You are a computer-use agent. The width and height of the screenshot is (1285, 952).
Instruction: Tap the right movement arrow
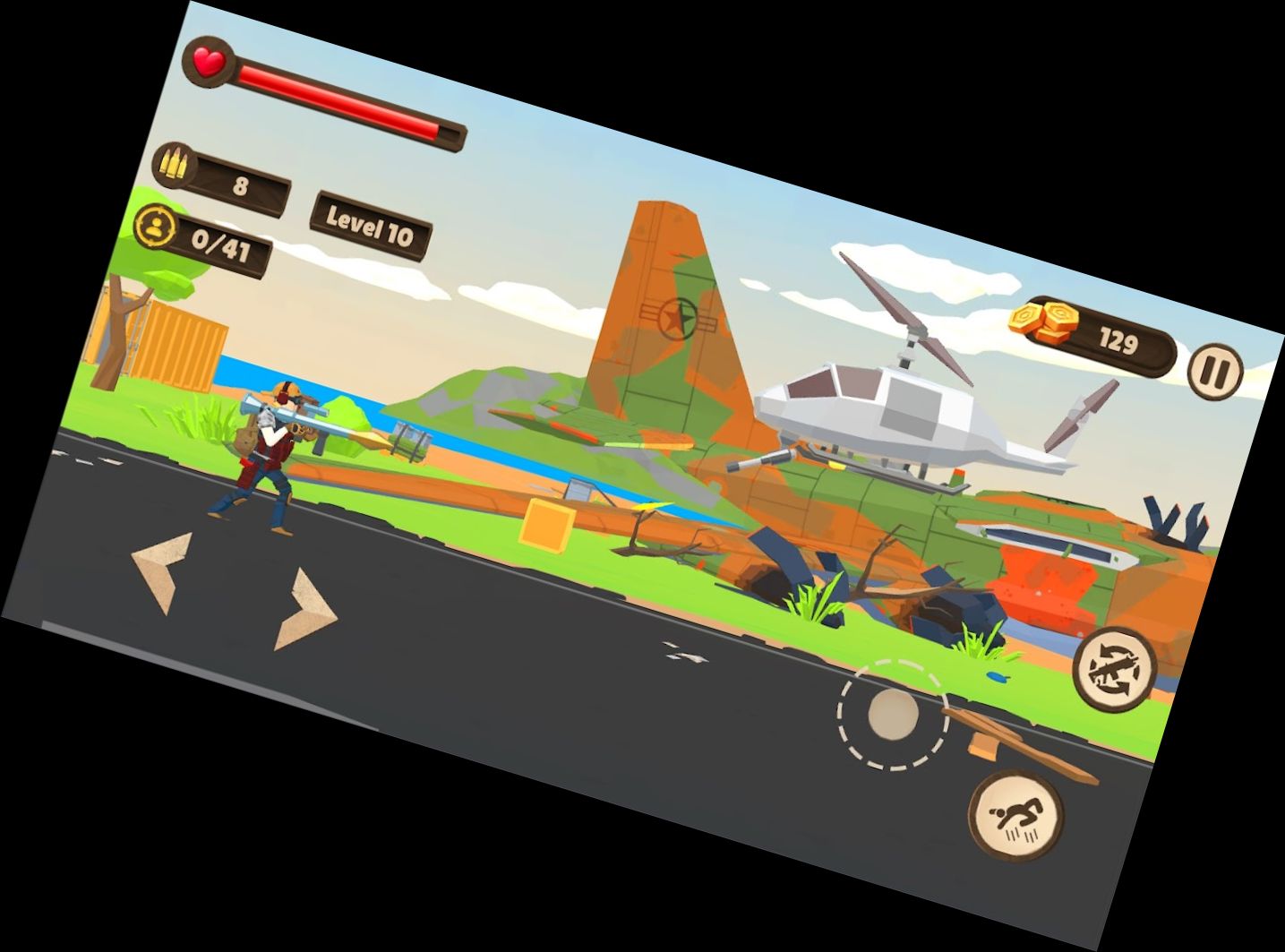pos(304,610)
